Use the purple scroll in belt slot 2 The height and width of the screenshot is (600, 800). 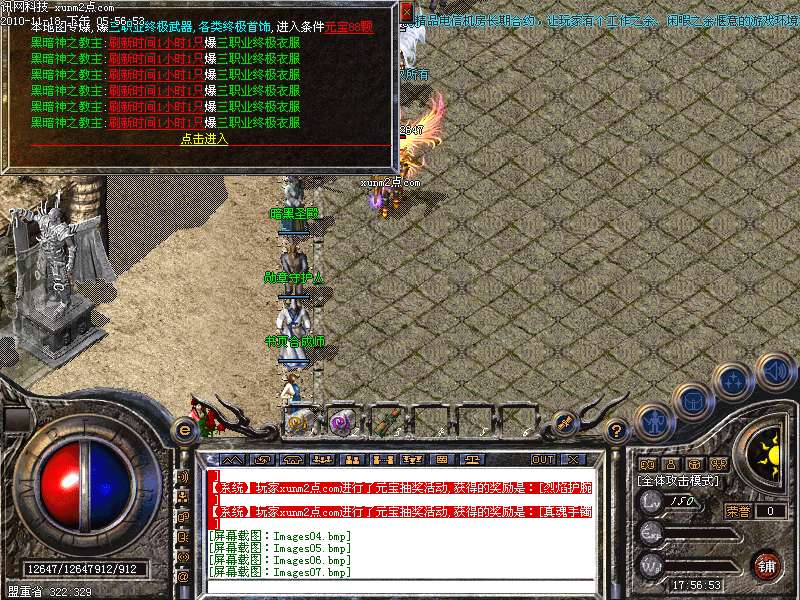[x=340, y=421]
